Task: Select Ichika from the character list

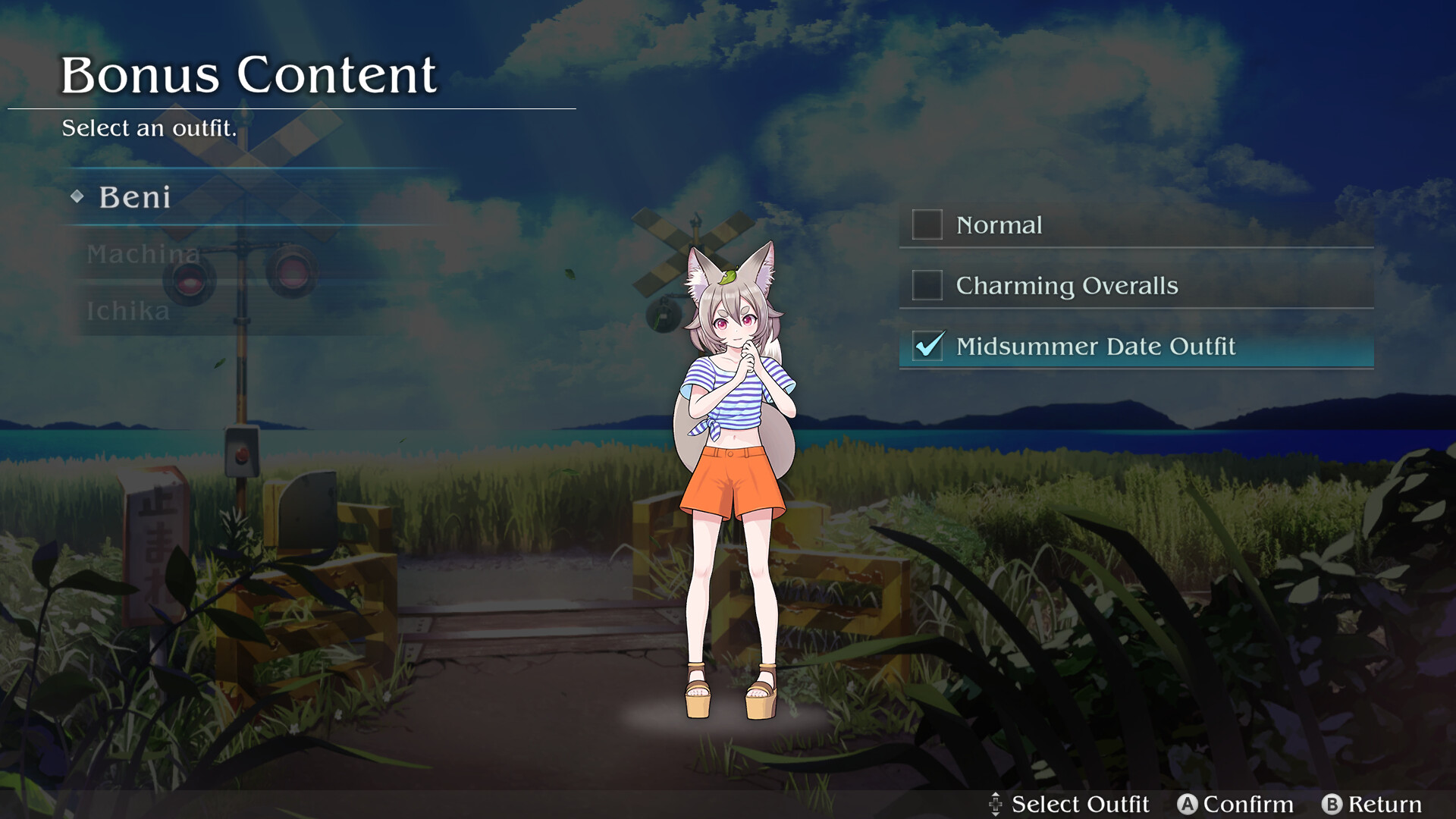Action: pos(127,311)
